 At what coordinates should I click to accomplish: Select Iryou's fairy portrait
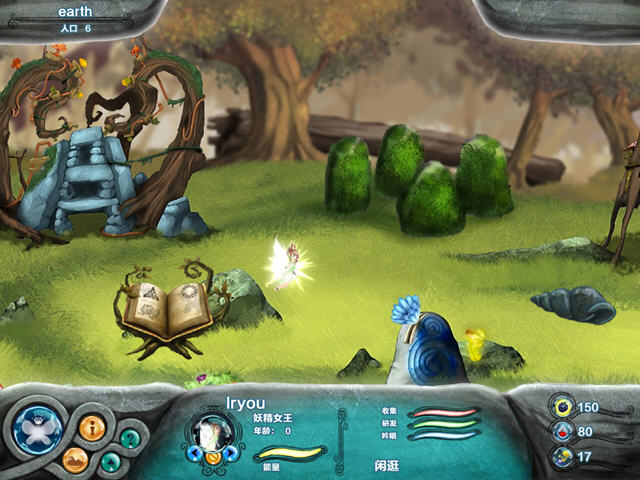[x=212, y=433]
